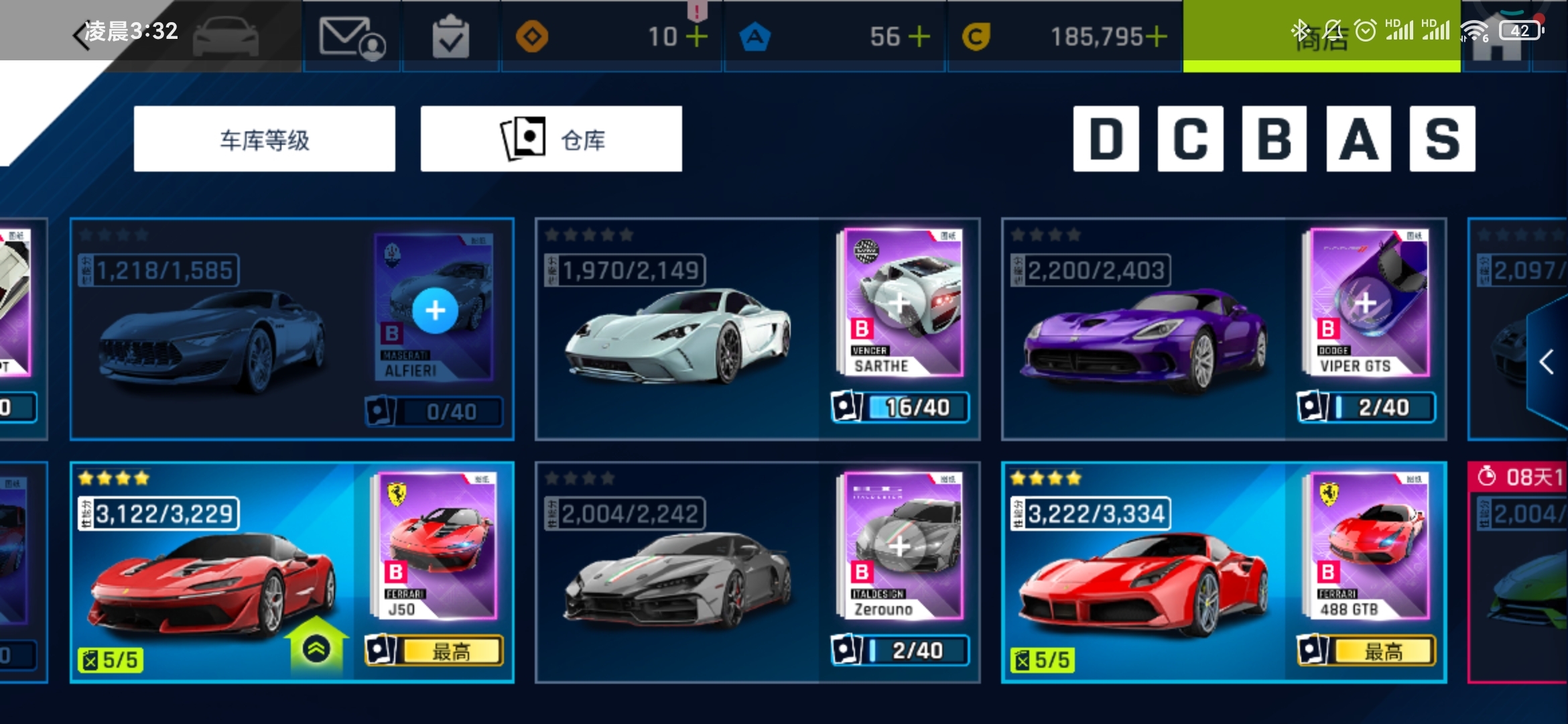This screenshot has width=1568, height=724.
Task: Open the Italdesign Zerouno car tile
Action: tap(677, 577)
